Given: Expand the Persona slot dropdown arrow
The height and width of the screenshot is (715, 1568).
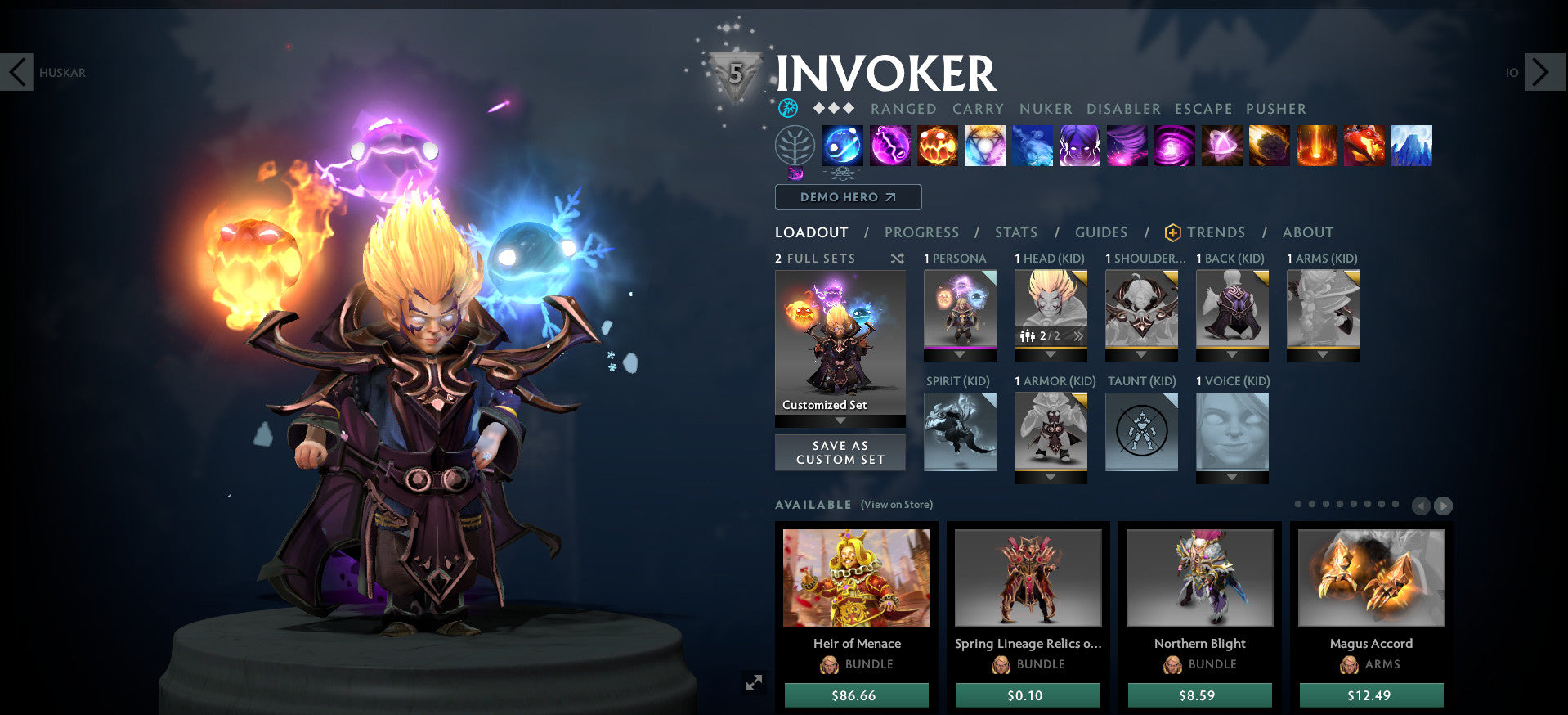Looking at the screenshot, I should coord(960,355).
